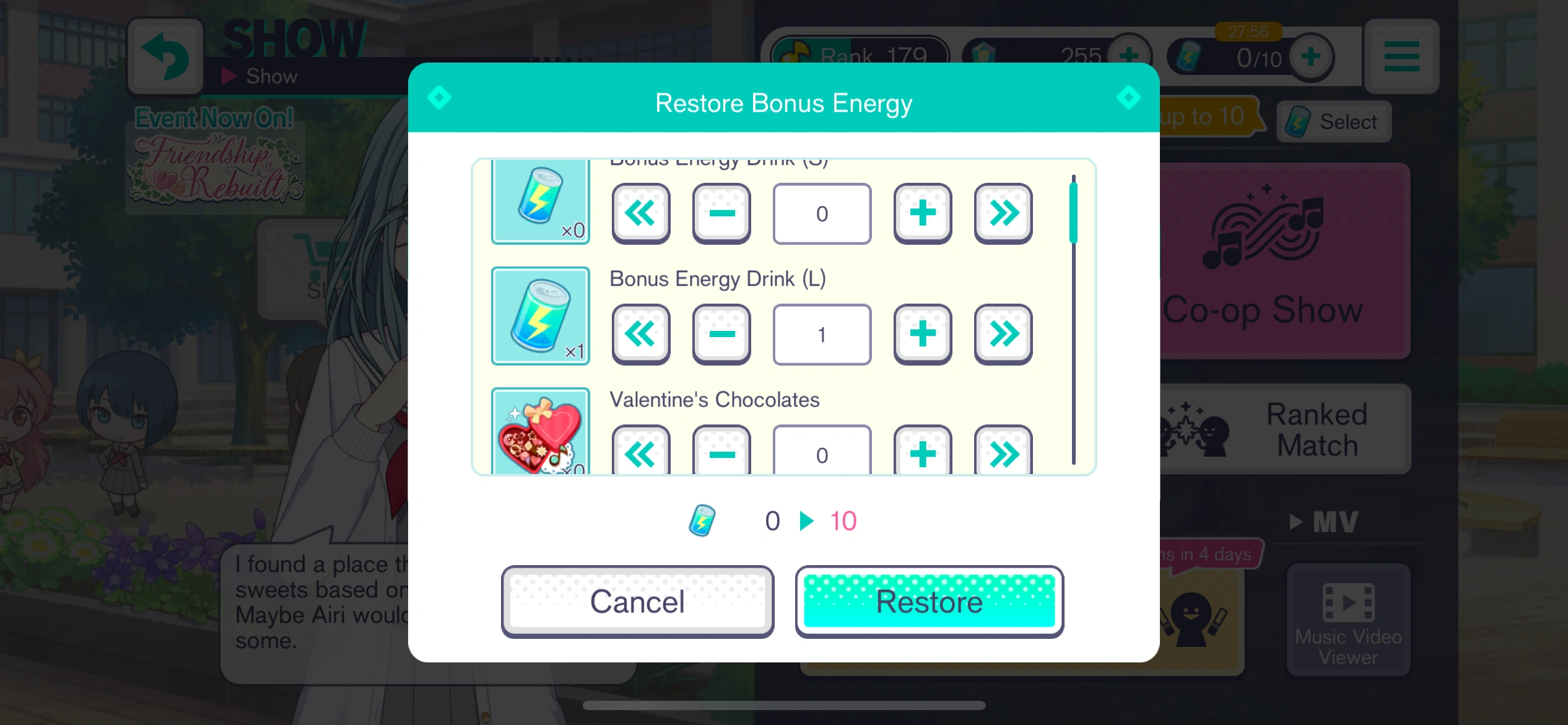Increase Bonus Energy Drink (L) with the plus stepper
The height and width of the screenshot is (725, 1568).
[922, 334]
